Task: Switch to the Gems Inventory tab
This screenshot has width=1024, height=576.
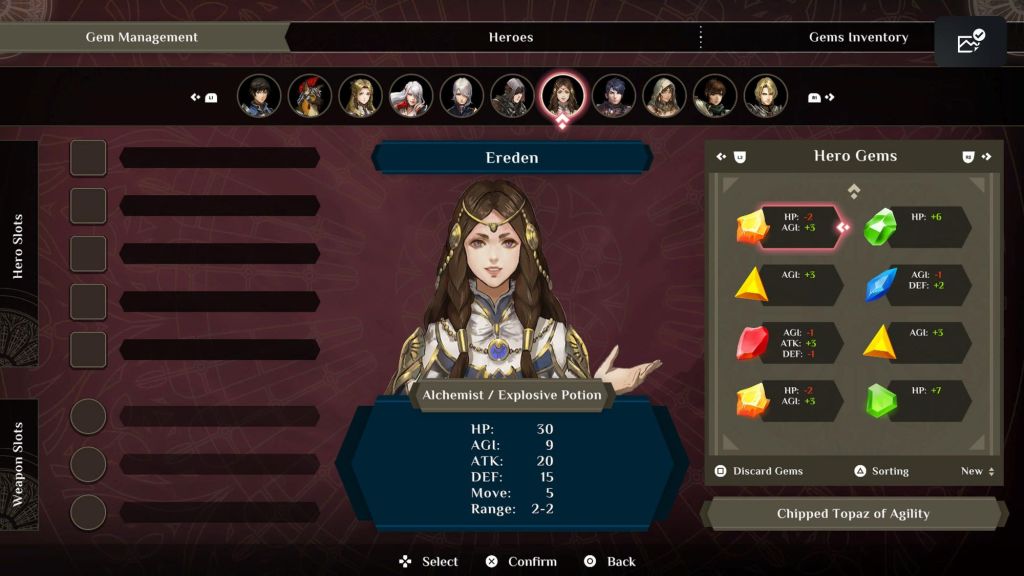Action: point(858,37)
